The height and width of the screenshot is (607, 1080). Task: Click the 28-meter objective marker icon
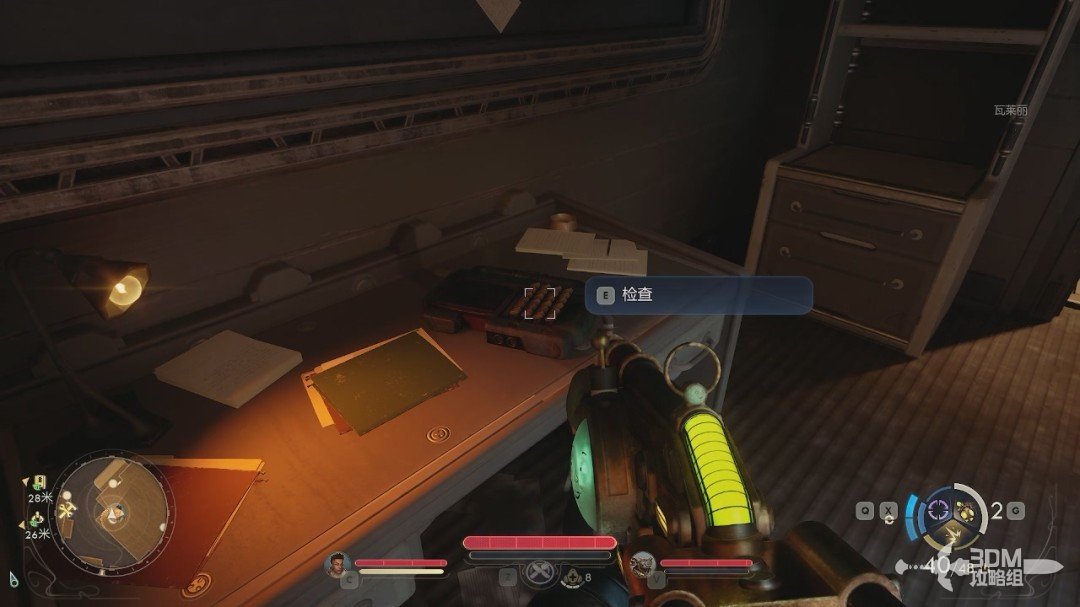(38, 483)
